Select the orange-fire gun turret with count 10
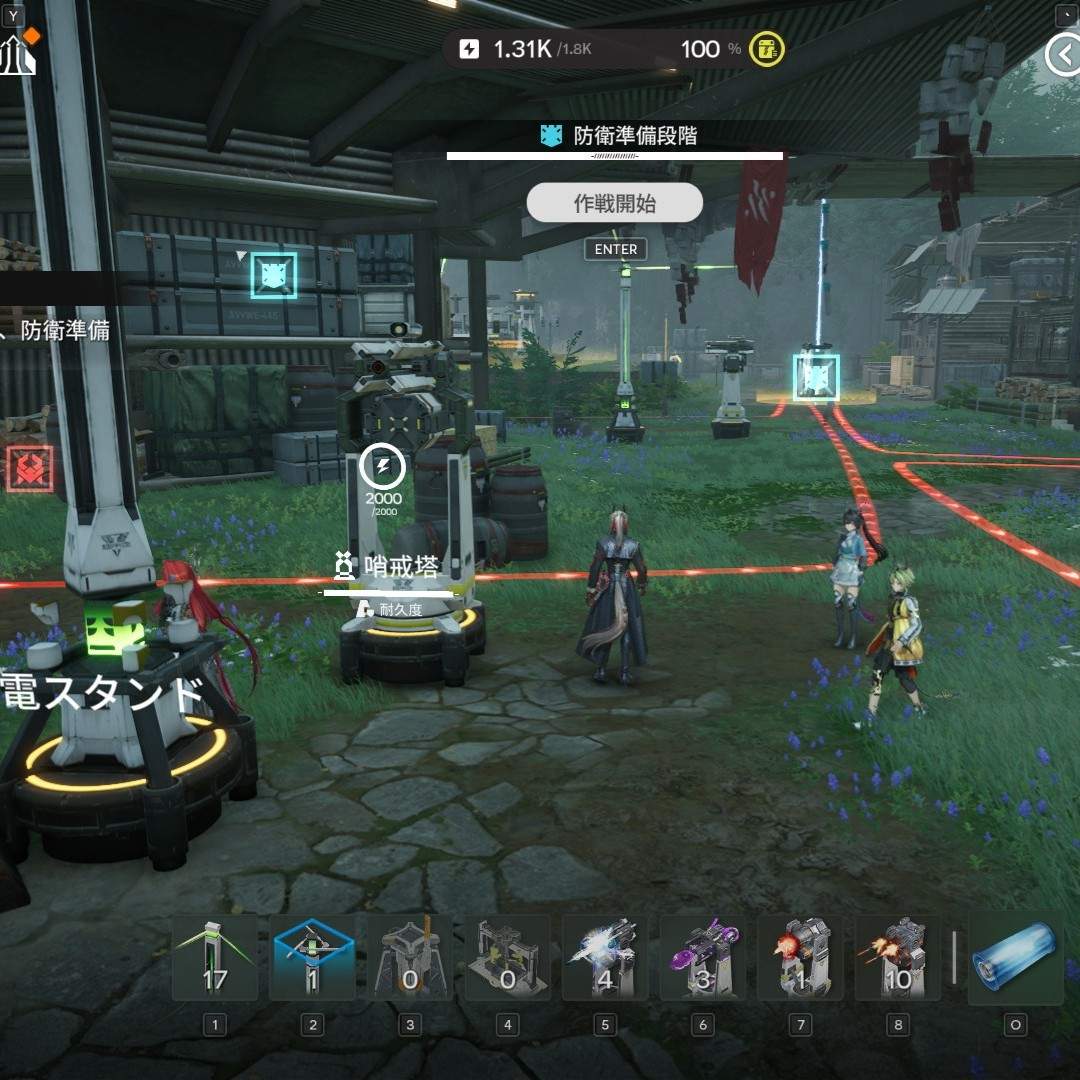The width and height of the screenshot is (1080, 1080). pyautogui.click(x=898, y=959)
